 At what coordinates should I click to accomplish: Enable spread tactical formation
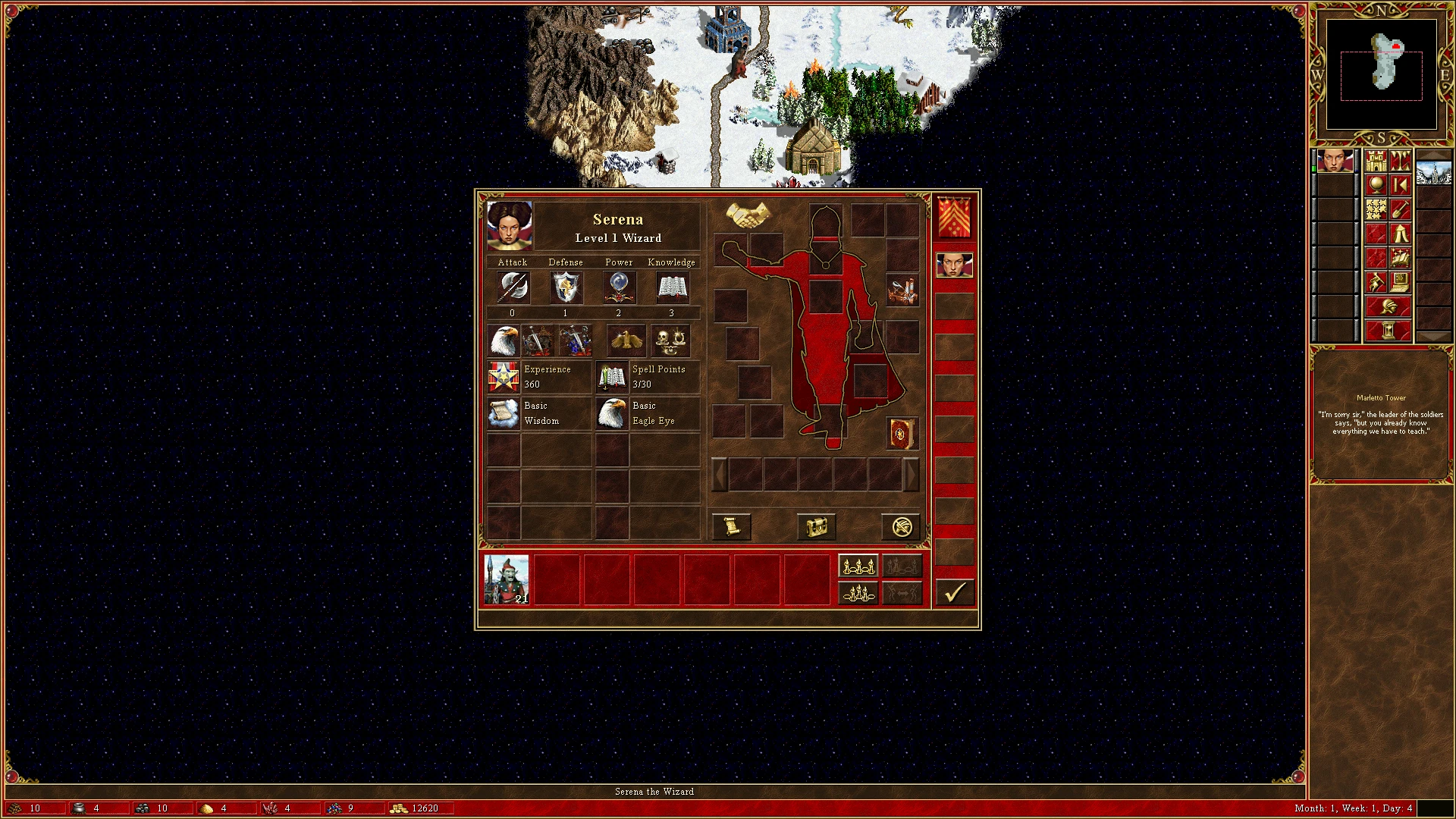[858, 566]
